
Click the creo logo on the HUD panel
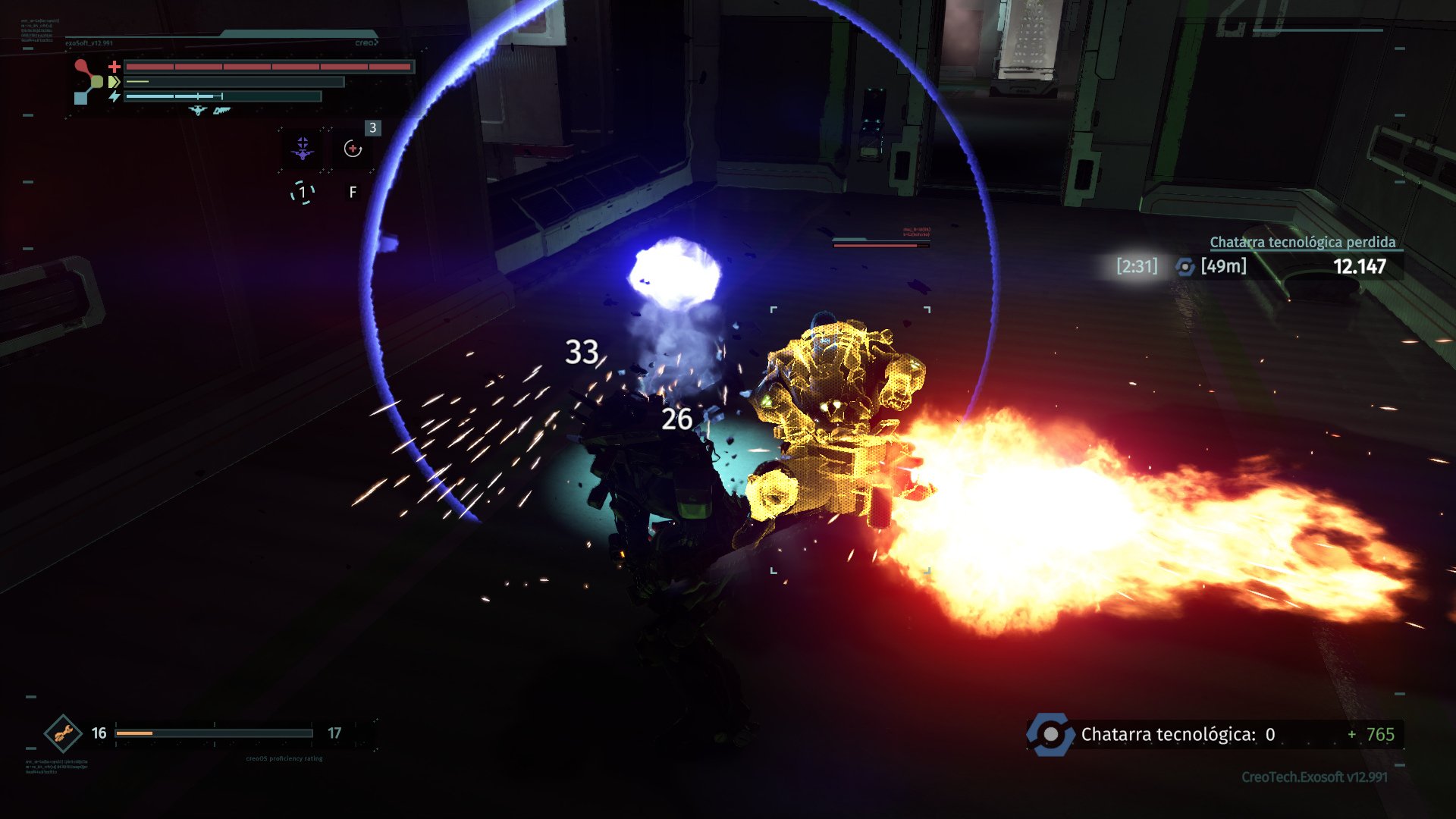coord(366,42)
